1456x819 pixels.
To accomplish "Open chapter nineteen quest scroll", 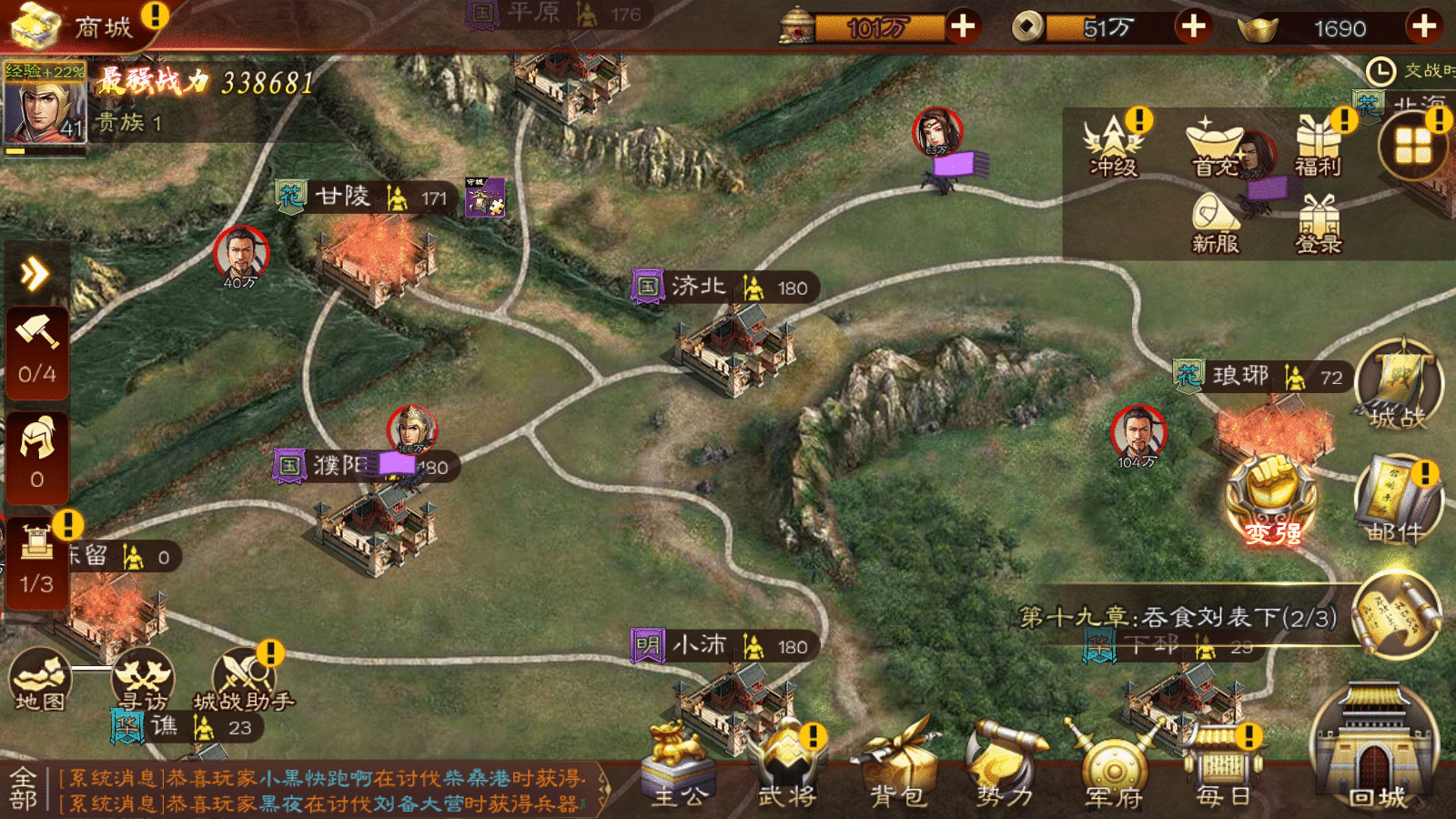I will (1396, 614).
